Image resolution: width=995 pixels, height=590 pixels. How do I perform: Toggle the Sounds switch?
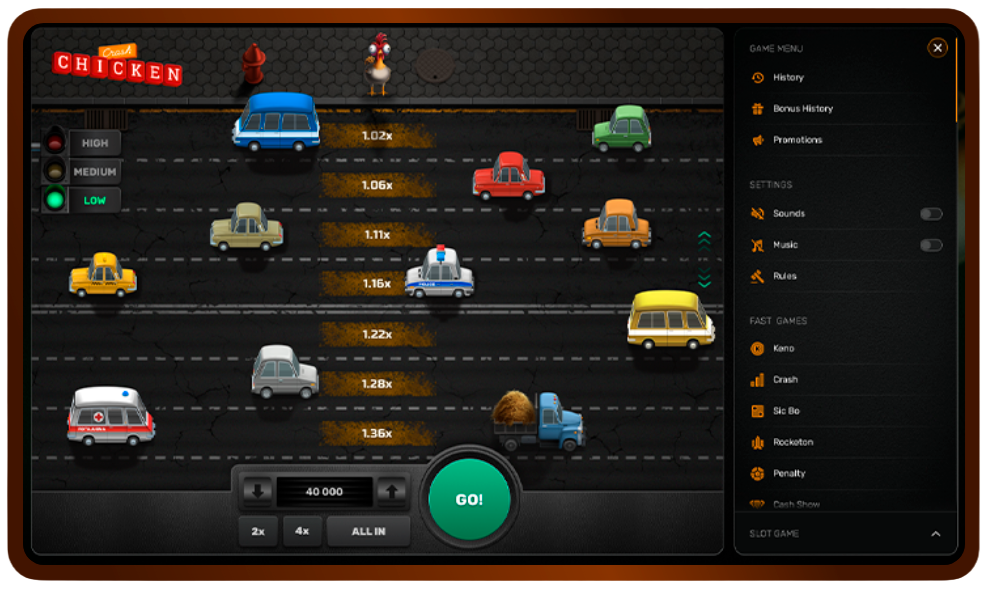click(x=931, y=214)
